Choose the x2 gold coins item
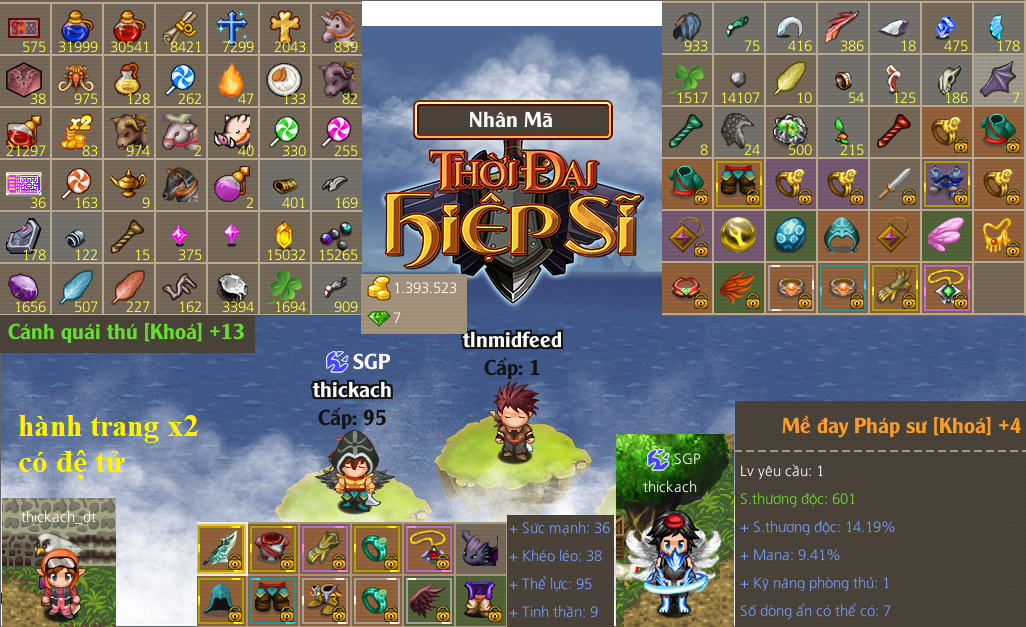Viewport: 1026px width, 627px height. tap(78, 132)
